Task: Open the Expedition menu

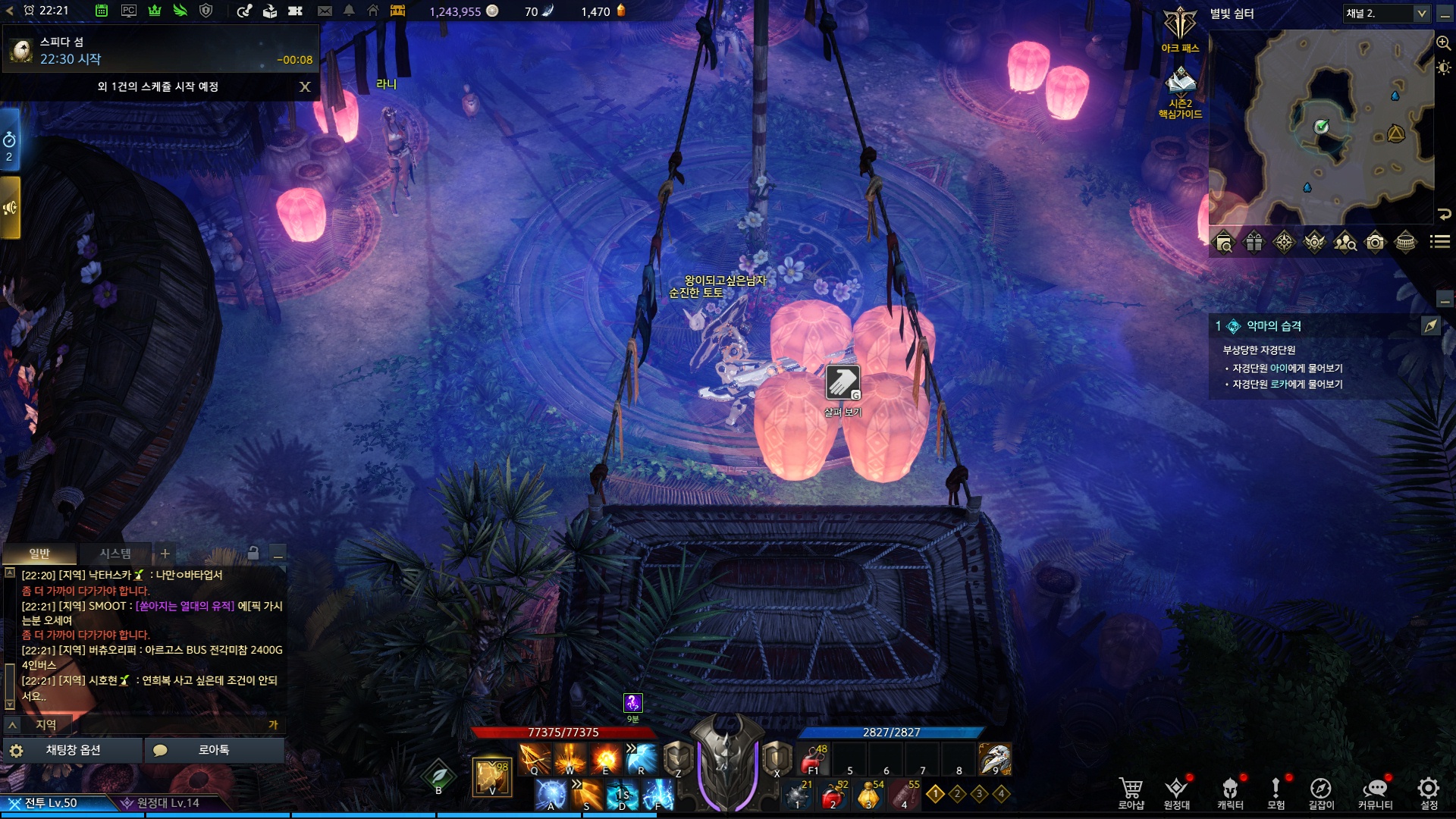Action: pos(1176,791)
